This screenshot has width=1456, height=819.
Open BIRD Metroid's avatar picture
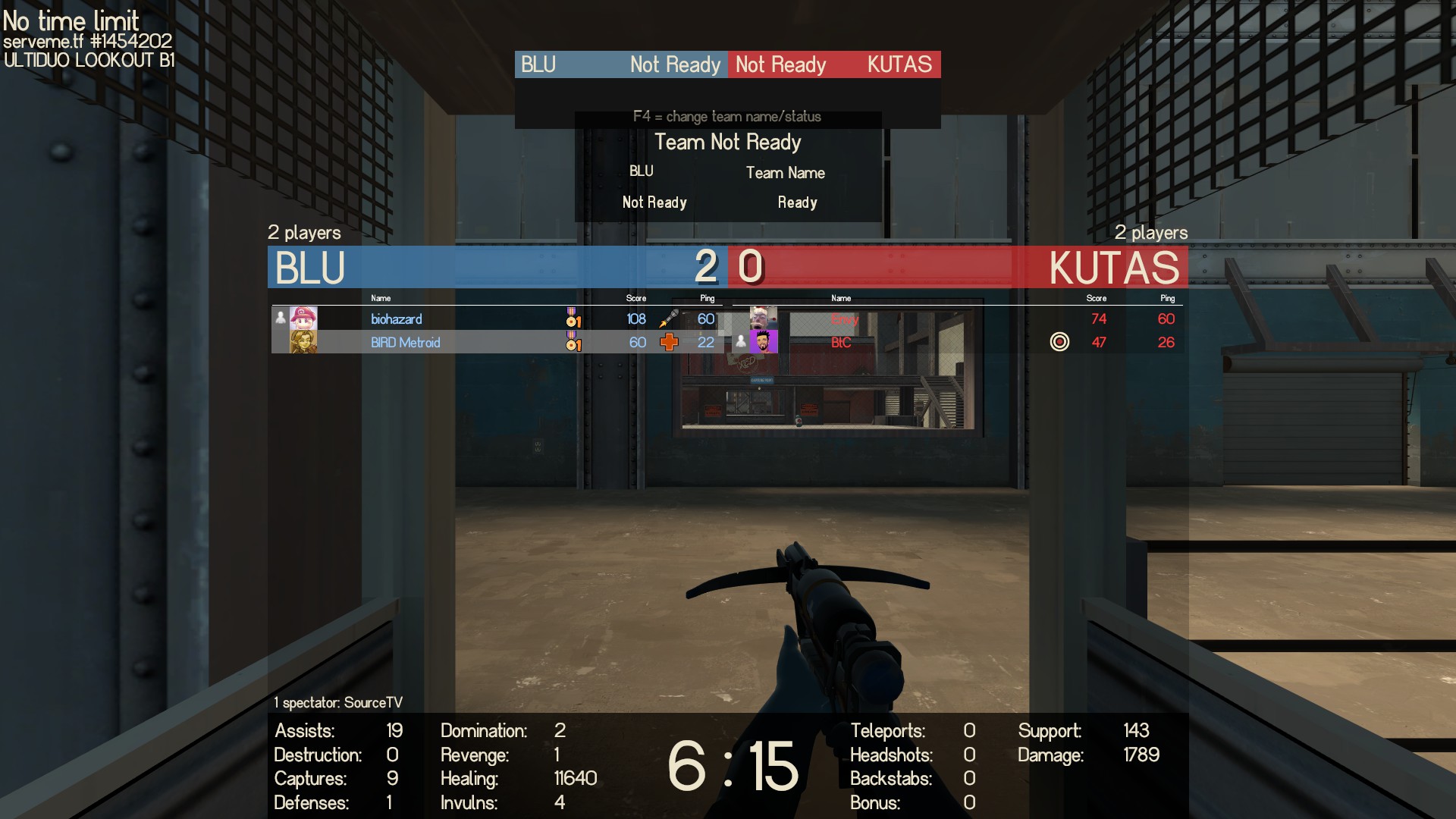[x=303, y=342]
